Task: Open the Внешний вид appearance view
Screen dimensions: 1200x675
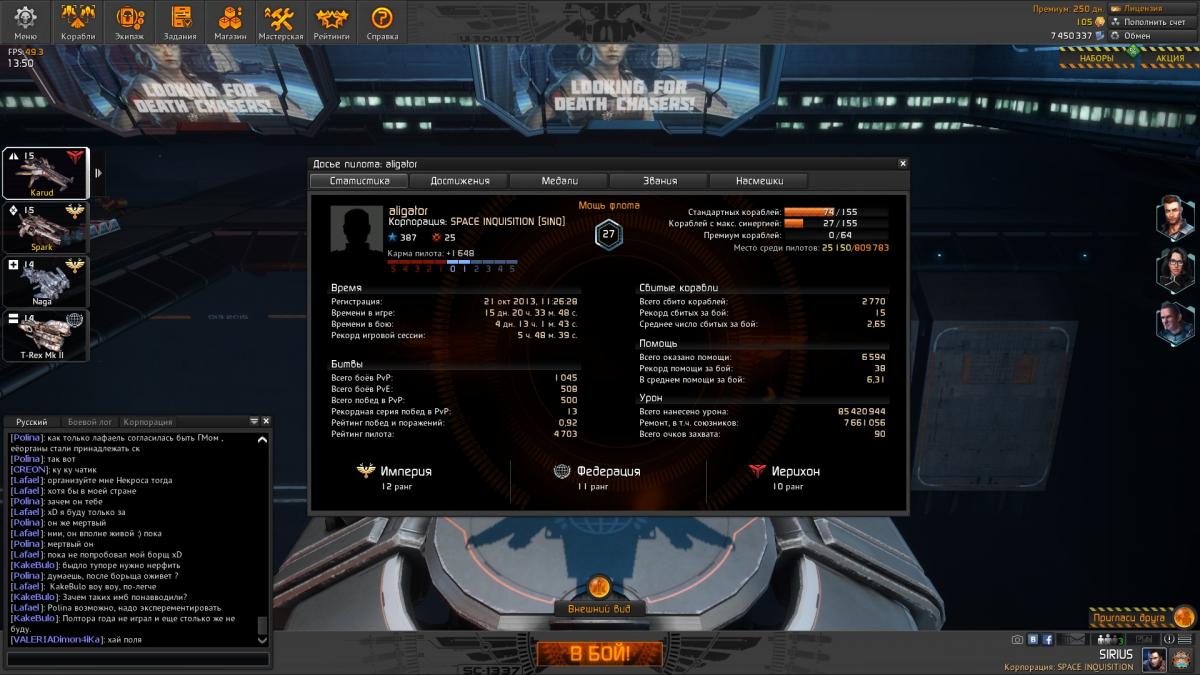Action: click(599, 607)
